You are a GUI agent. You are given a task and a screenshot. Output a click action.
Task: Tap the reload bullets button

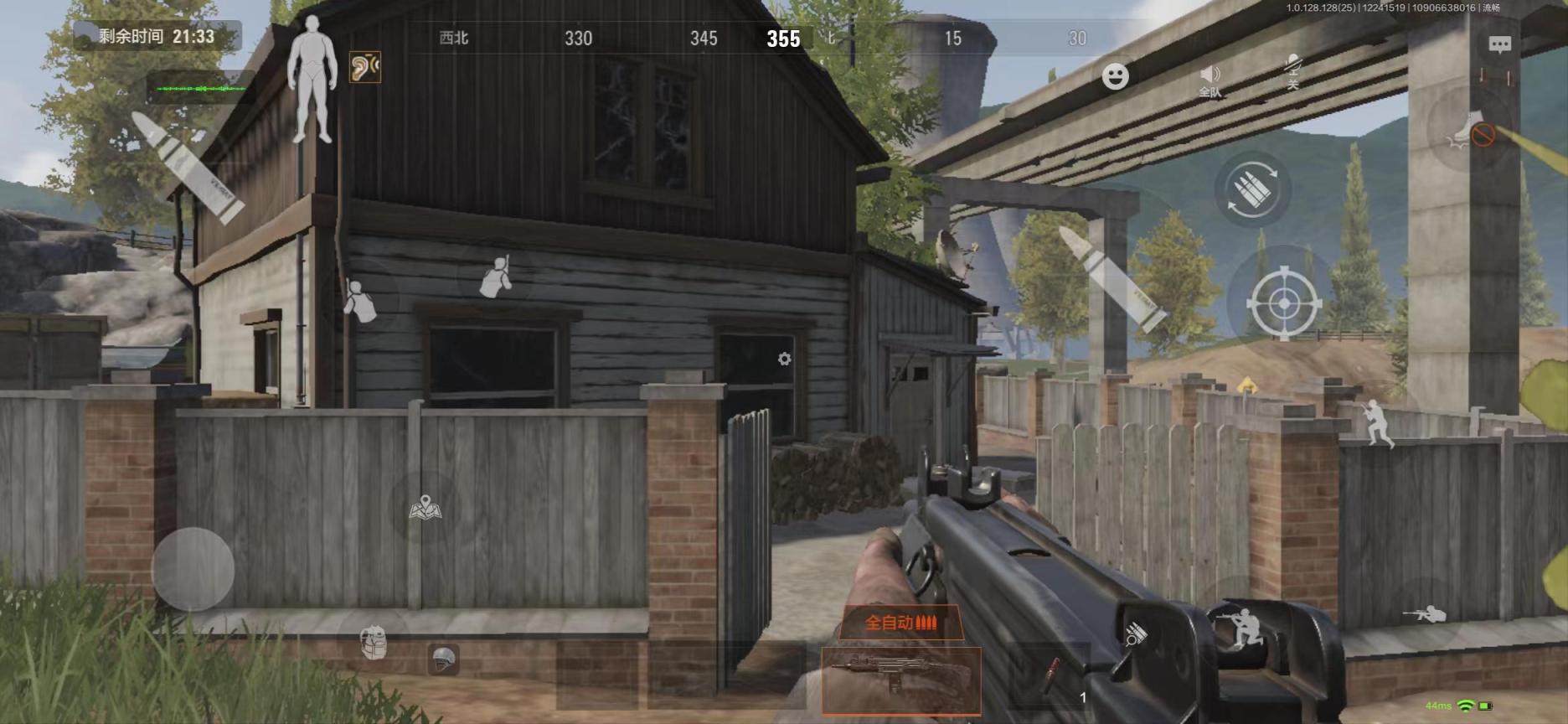click(x=1252, y=191)
